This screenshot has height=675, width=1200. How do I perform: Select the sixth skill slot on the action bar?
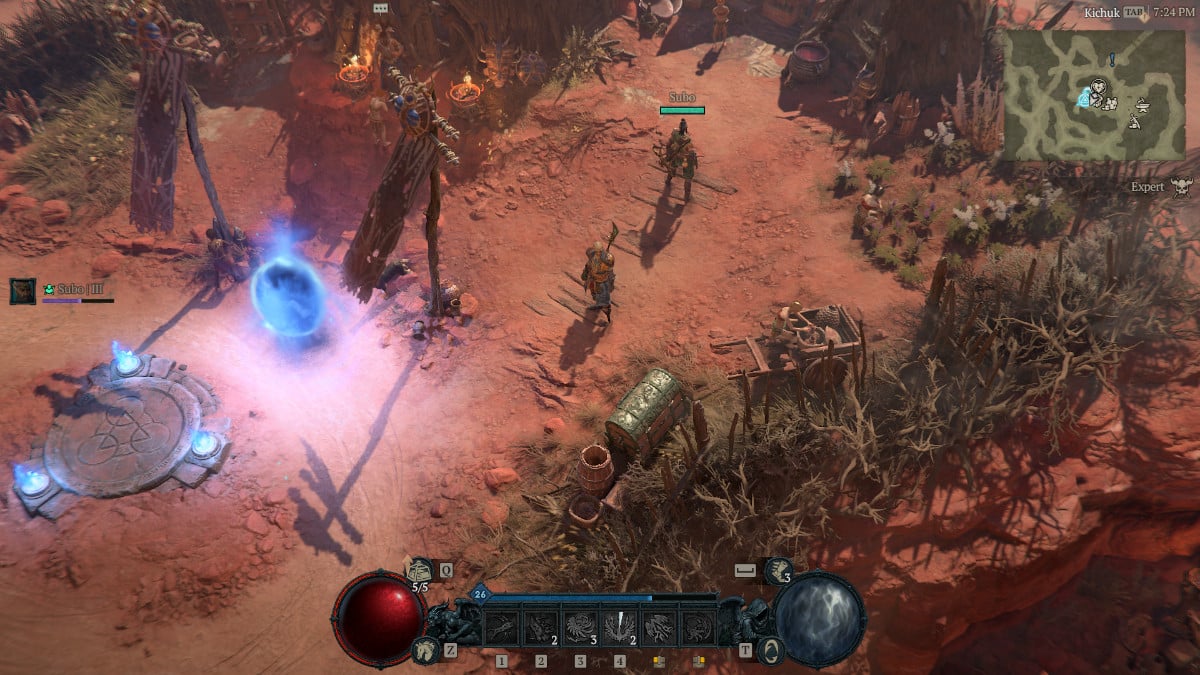pyautogui.click(x=697, y=626)
